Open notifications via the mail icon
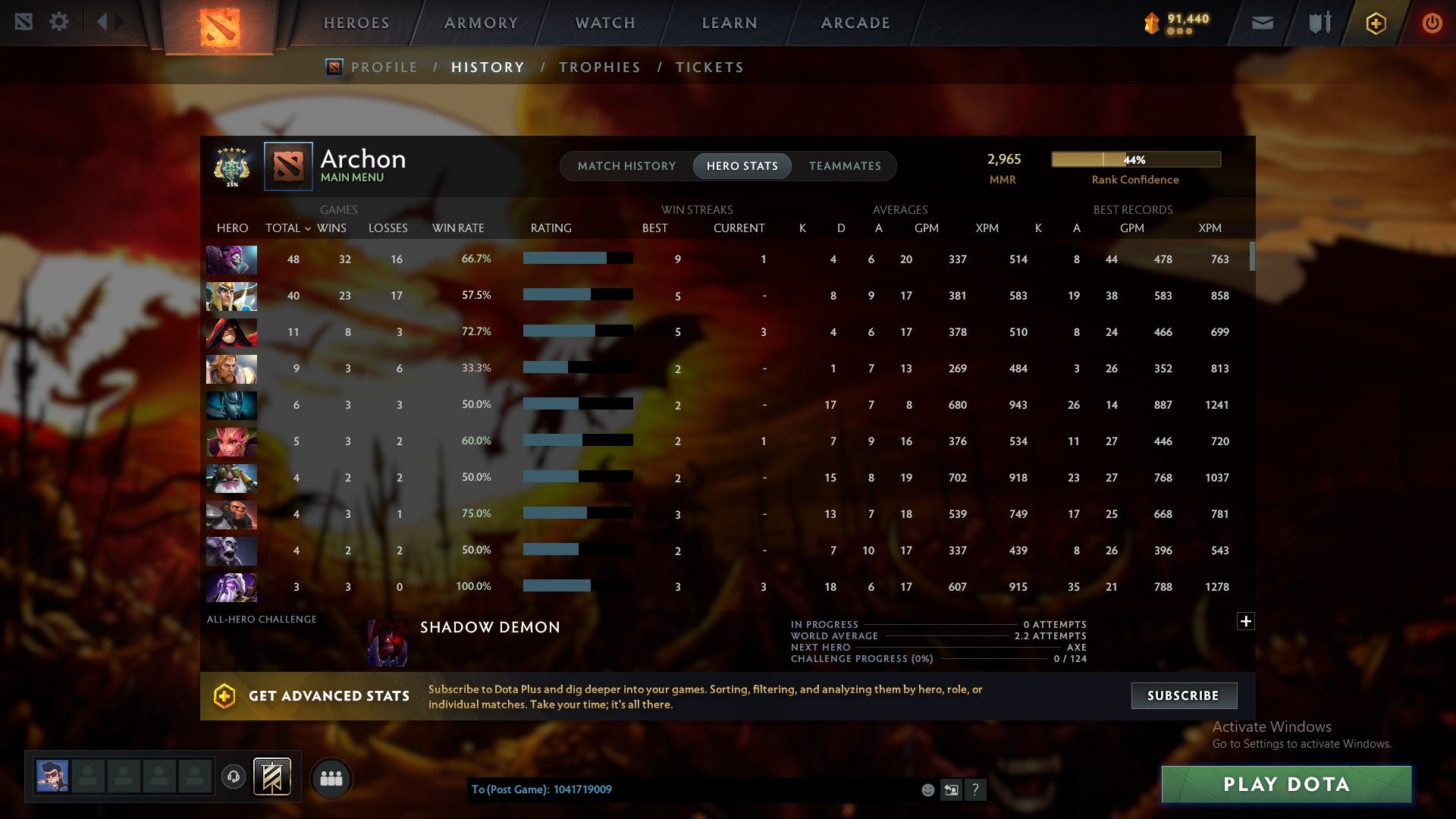 tap(1261, 22)
